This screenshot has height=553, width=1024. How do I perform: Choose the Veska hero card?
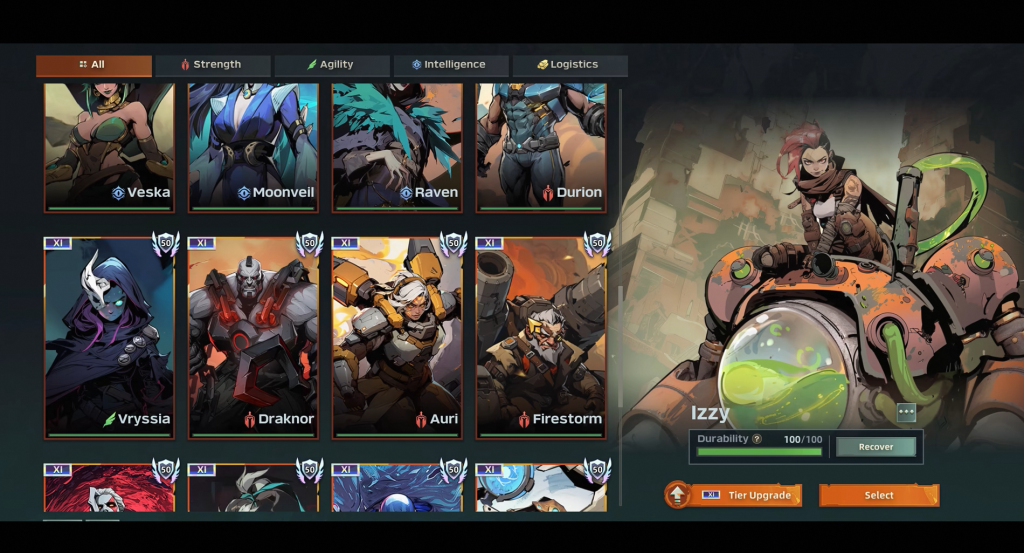[x=109, y=148]
